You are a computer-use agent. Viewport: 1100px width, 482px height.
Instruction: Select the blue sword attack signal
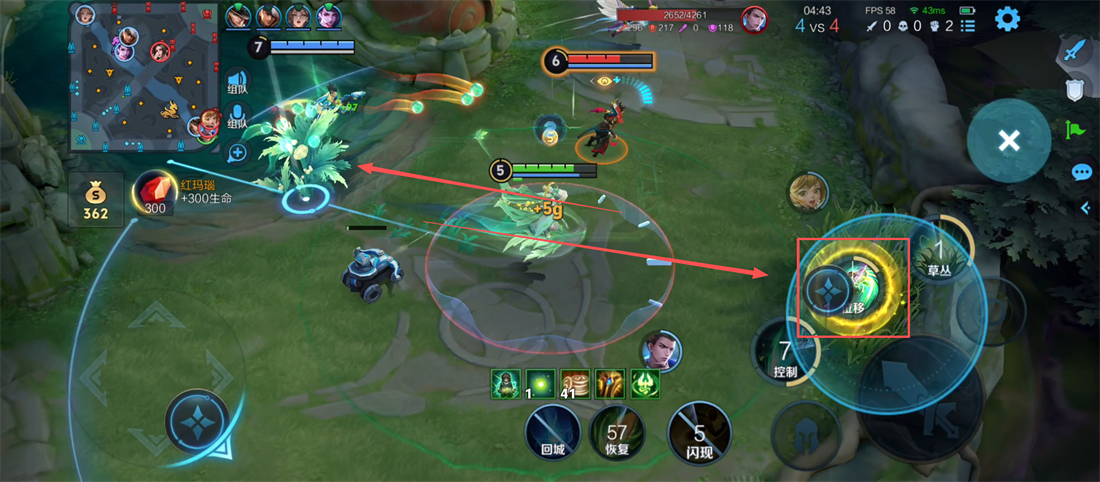point(1074,51)
